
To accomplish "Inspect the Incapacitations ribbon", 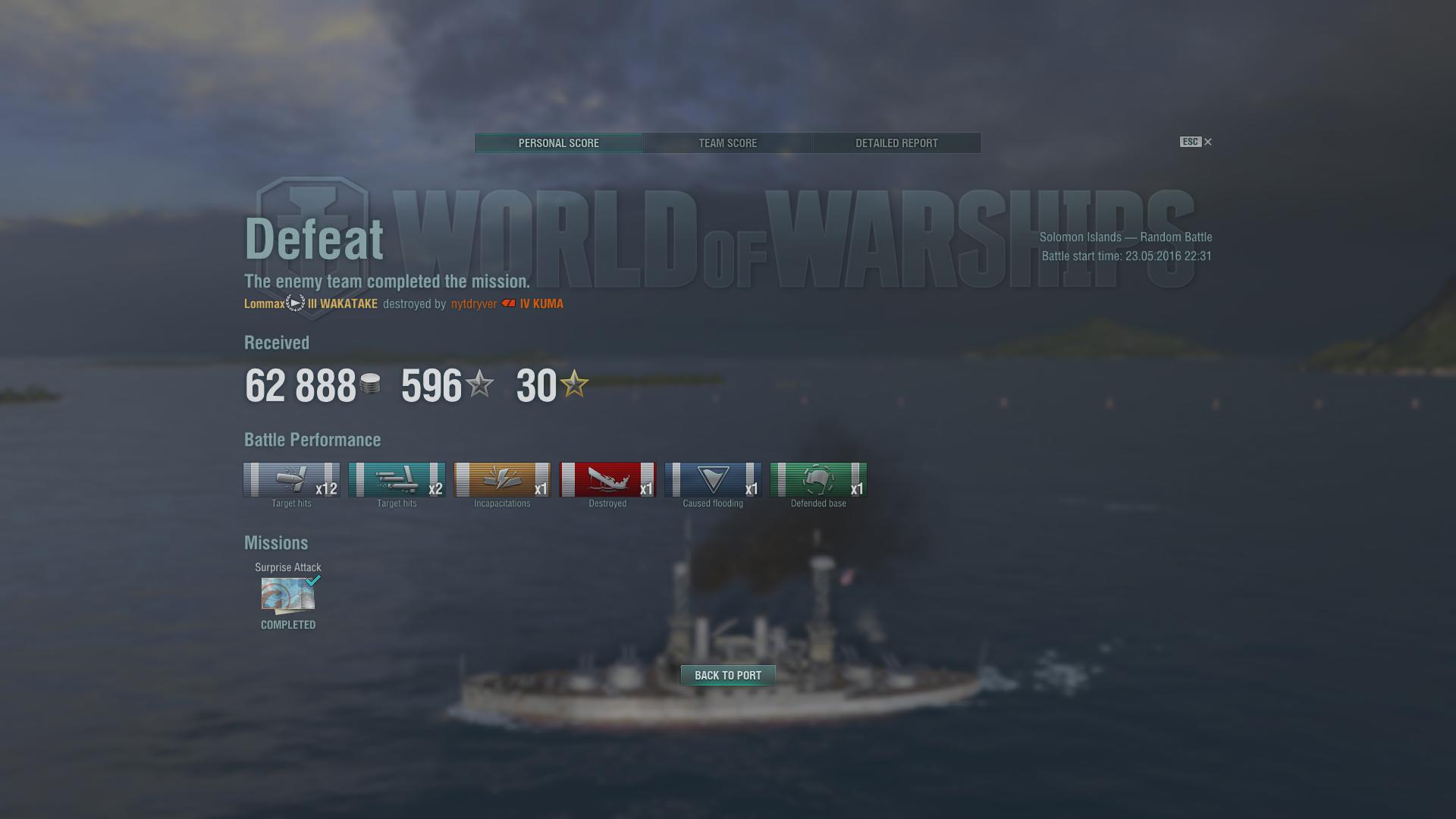I will coord(502,480).
